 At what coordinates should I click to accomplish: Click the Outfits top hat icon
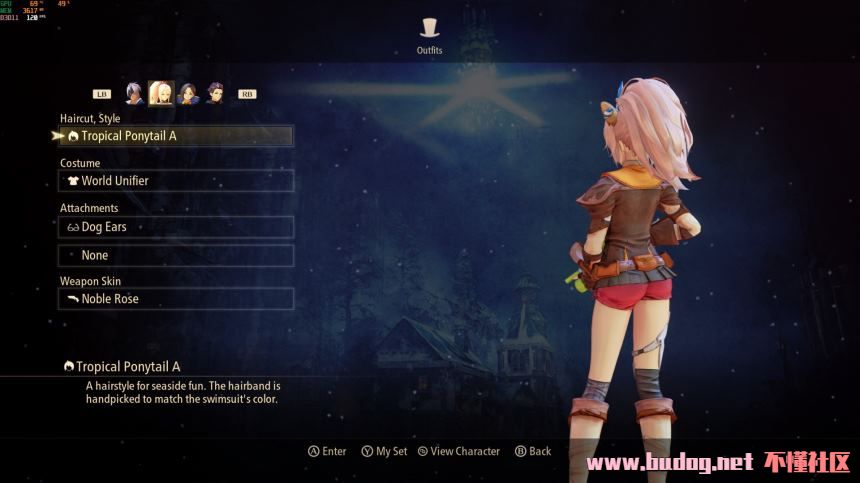(x=430, y=28)
